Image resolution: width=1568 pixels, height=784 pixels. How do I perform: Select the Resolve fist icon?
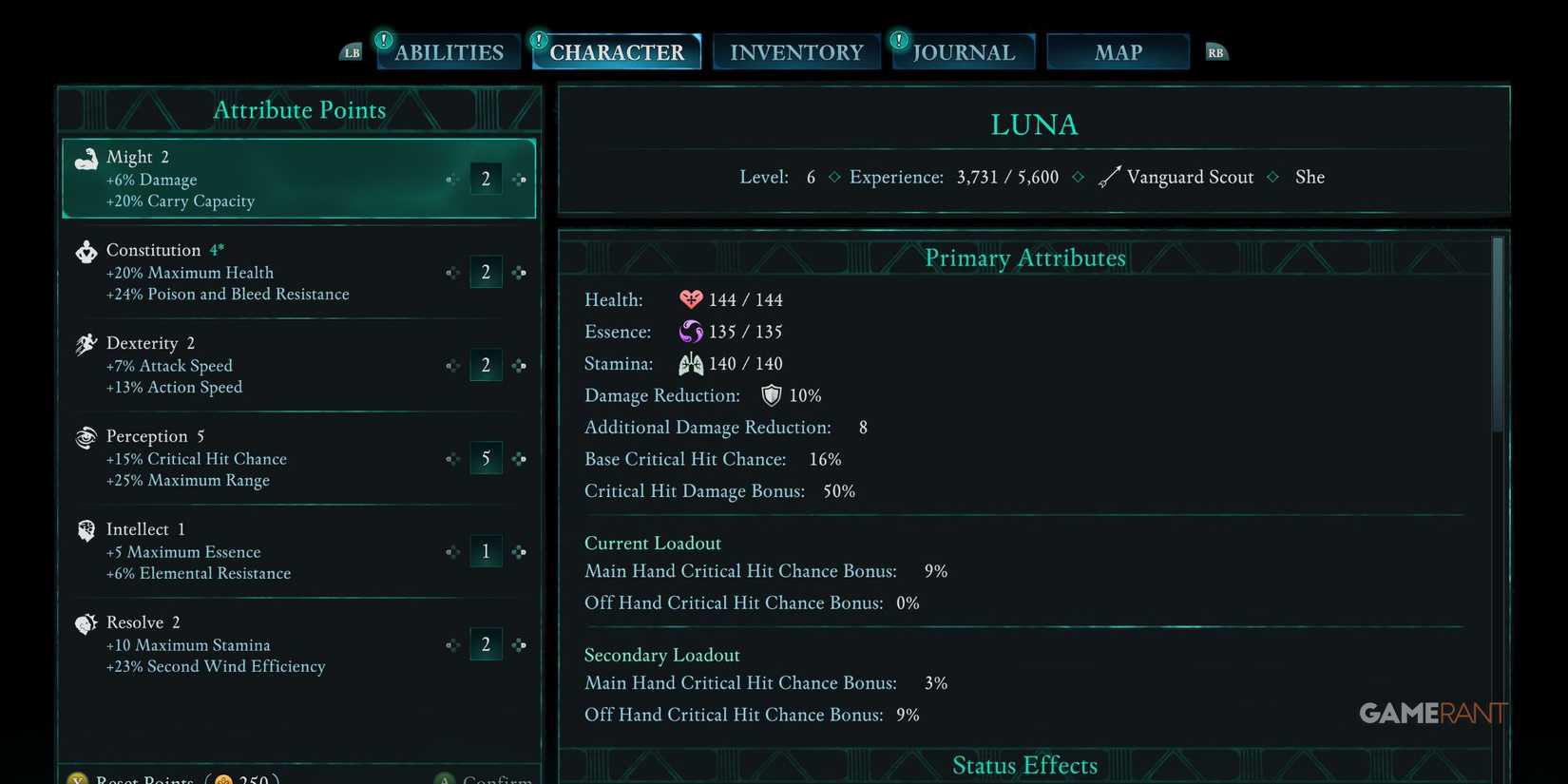(x=86, y=622)
